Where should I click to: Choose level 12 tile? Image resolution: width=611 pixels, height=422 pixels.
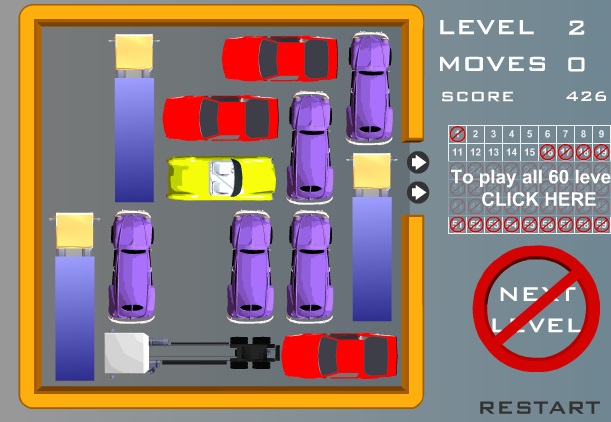[475, 152]
